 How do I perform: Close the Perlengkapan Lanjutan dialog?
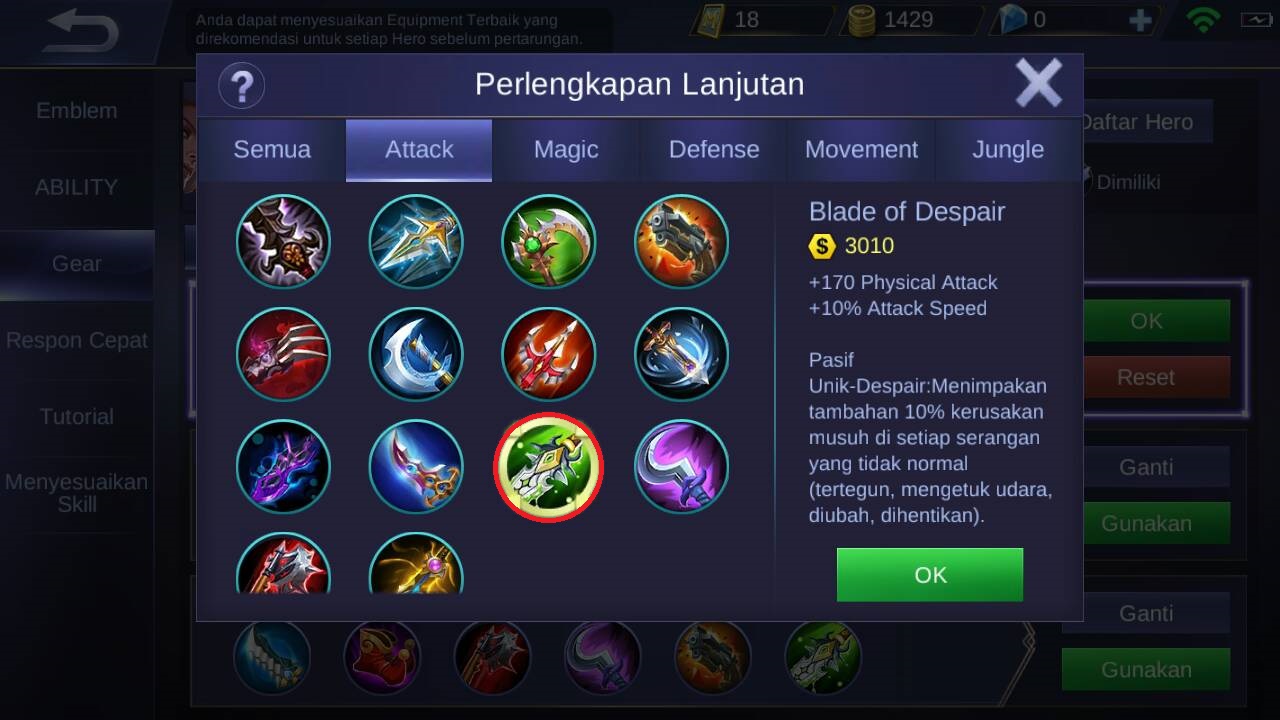(1039, 83)
